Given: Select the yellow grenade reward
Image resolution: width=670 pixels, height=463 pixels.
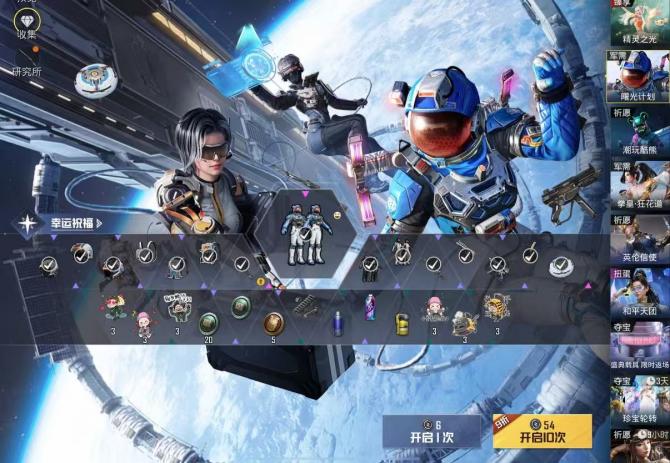Looking at the screenshot, I should 401,323.
